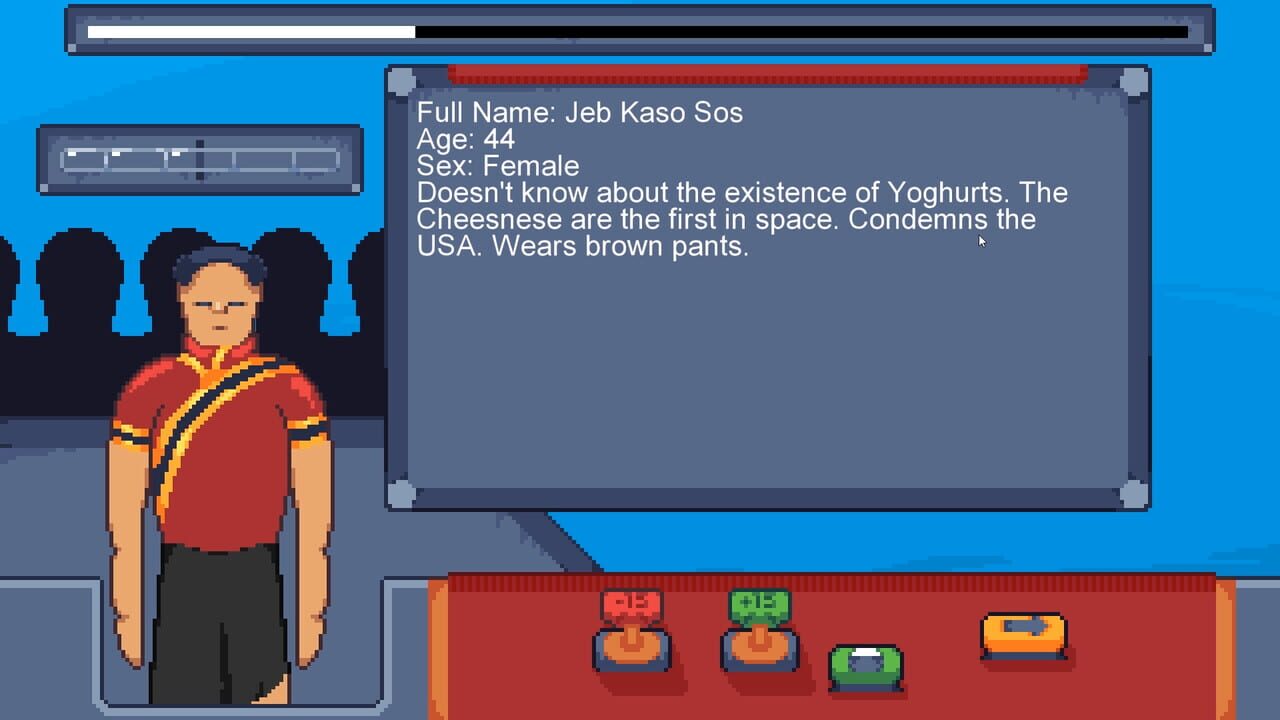This screenshot has height=720, width=1280.
Task: Click the orange advance button on the desk
Action: point(1022,633)
